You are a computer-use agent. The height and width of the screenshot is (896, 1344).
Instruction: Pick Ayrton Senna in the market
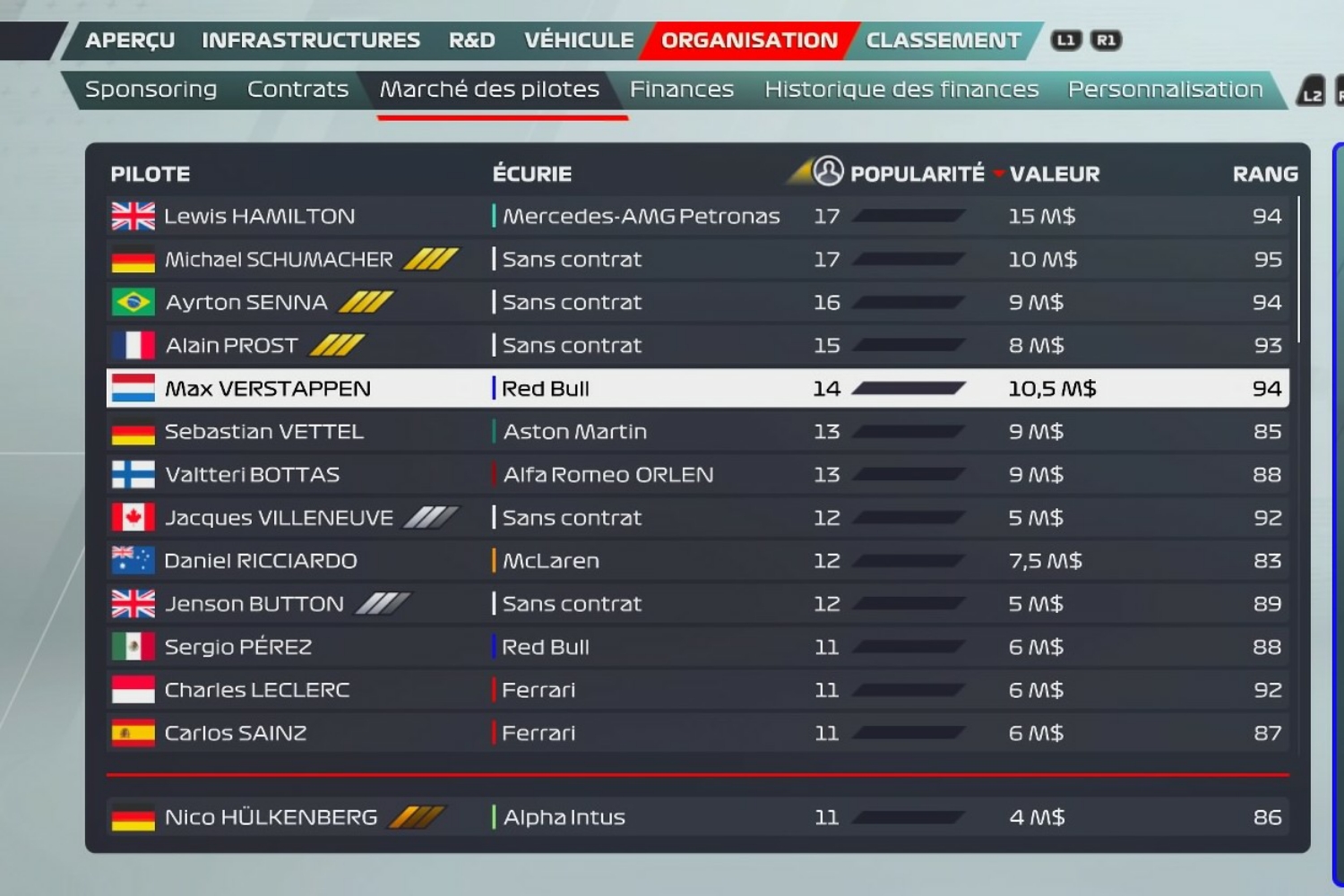pyautogui.click(x=246, y=303)
